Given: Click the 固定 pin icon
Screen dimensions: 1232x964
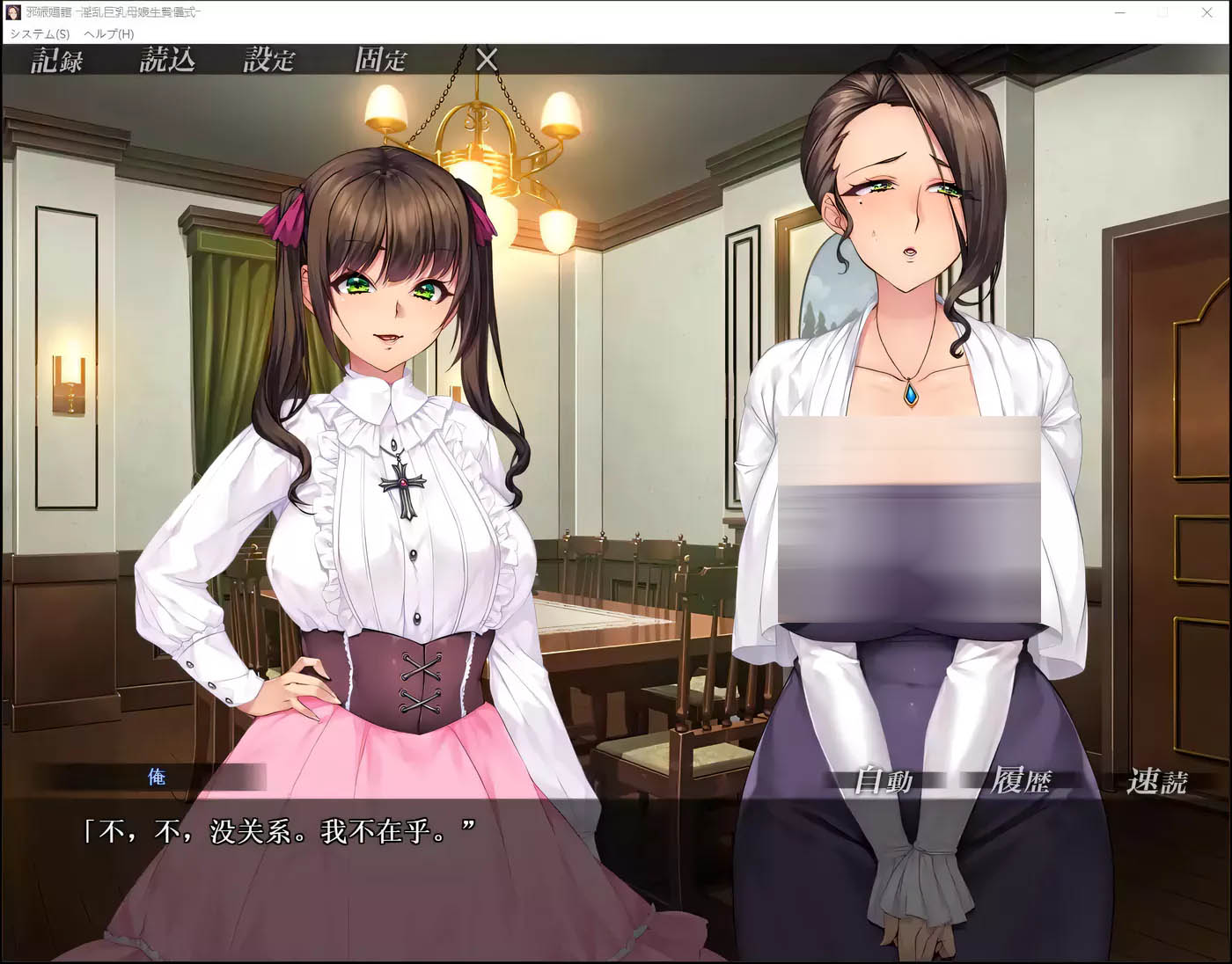Looking at the screenshot, I should 380,61.
